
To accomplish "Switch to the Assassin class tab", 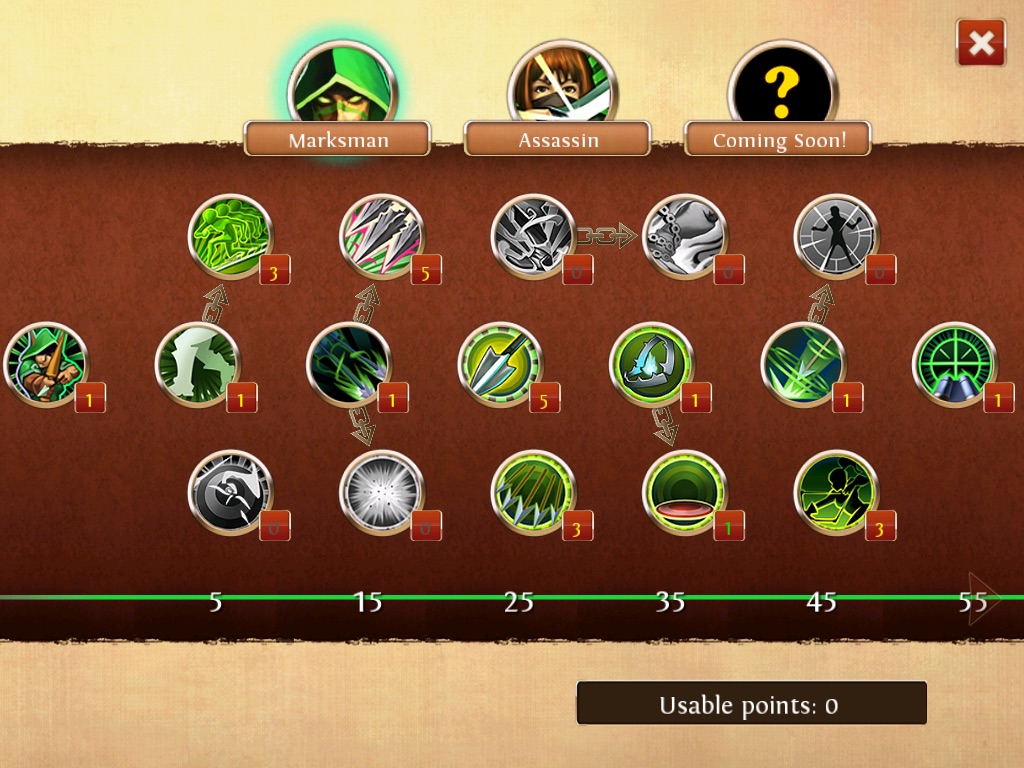I will pos(557,139).
